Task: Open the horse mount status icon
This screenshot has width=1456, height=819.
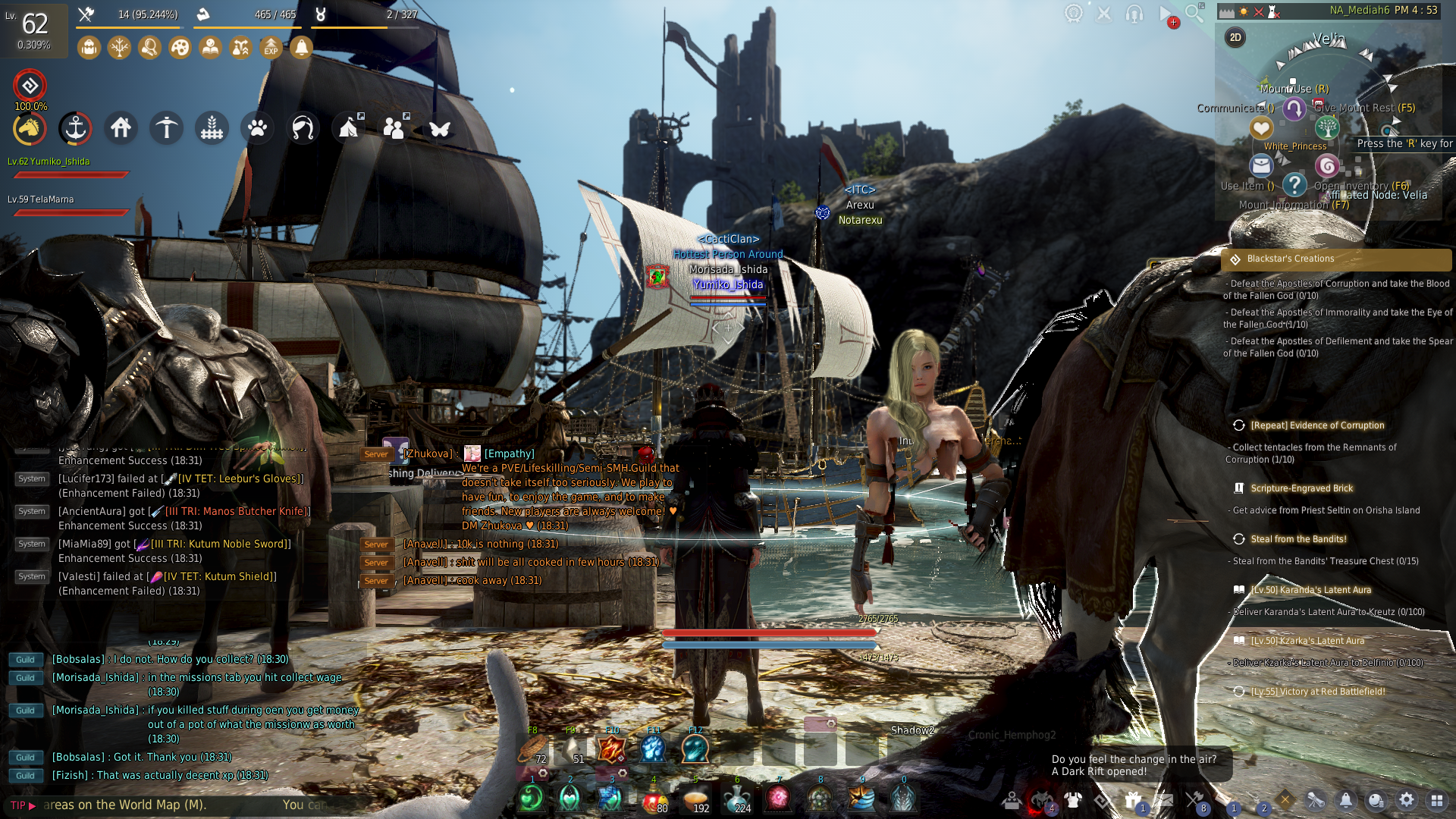Action: tap(30, 129)
